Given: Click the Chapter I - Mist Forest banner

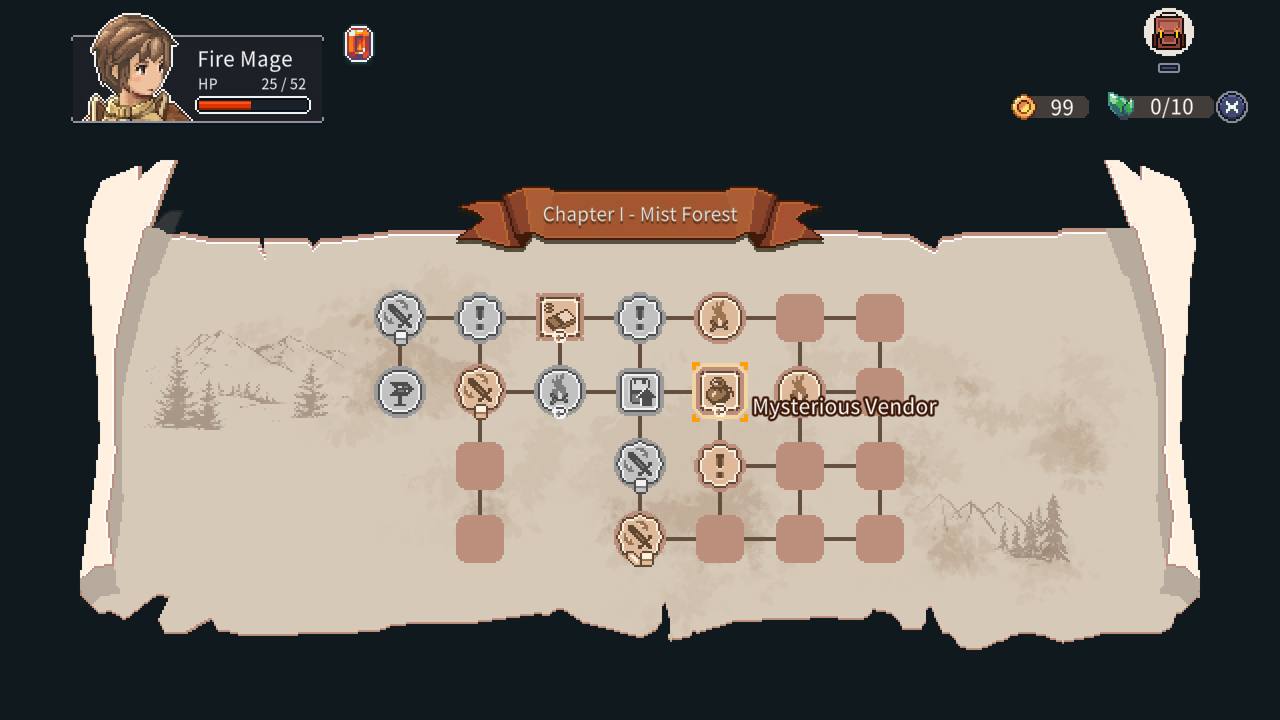Looking at the screenshot, I should 639,214.
